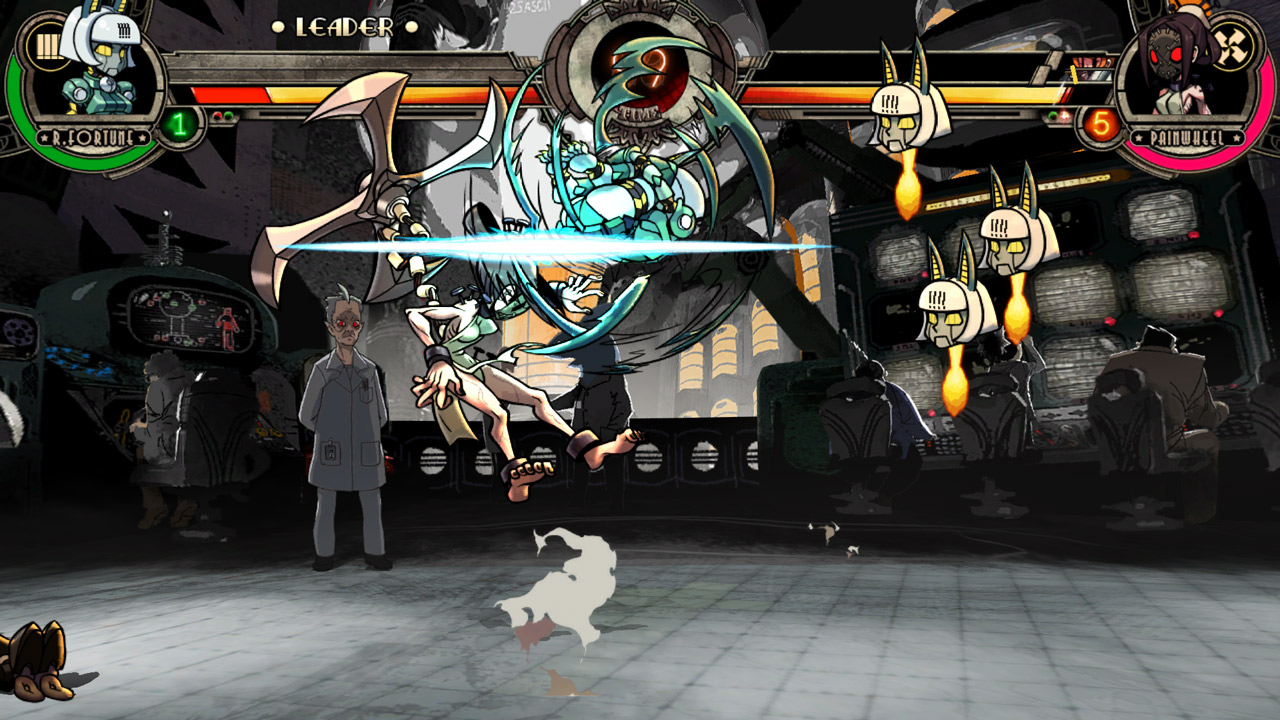This screenshot has width=1280, height=720.
Task: Open Painwheel's orange round counter showing 5
Action: (x=1101, y=122)
